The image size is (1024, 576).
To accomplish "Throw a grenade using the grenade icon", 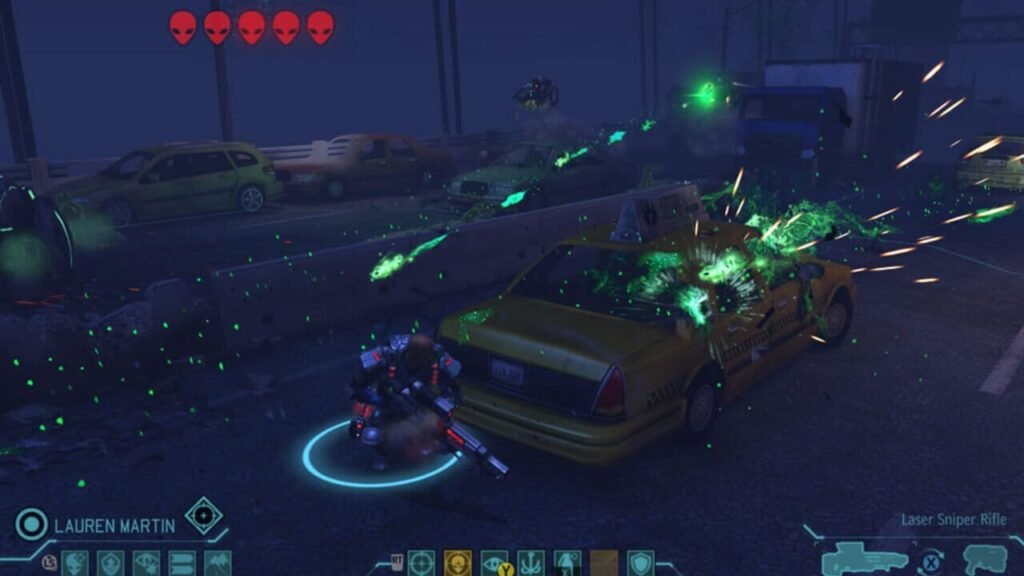I will 566,563.
